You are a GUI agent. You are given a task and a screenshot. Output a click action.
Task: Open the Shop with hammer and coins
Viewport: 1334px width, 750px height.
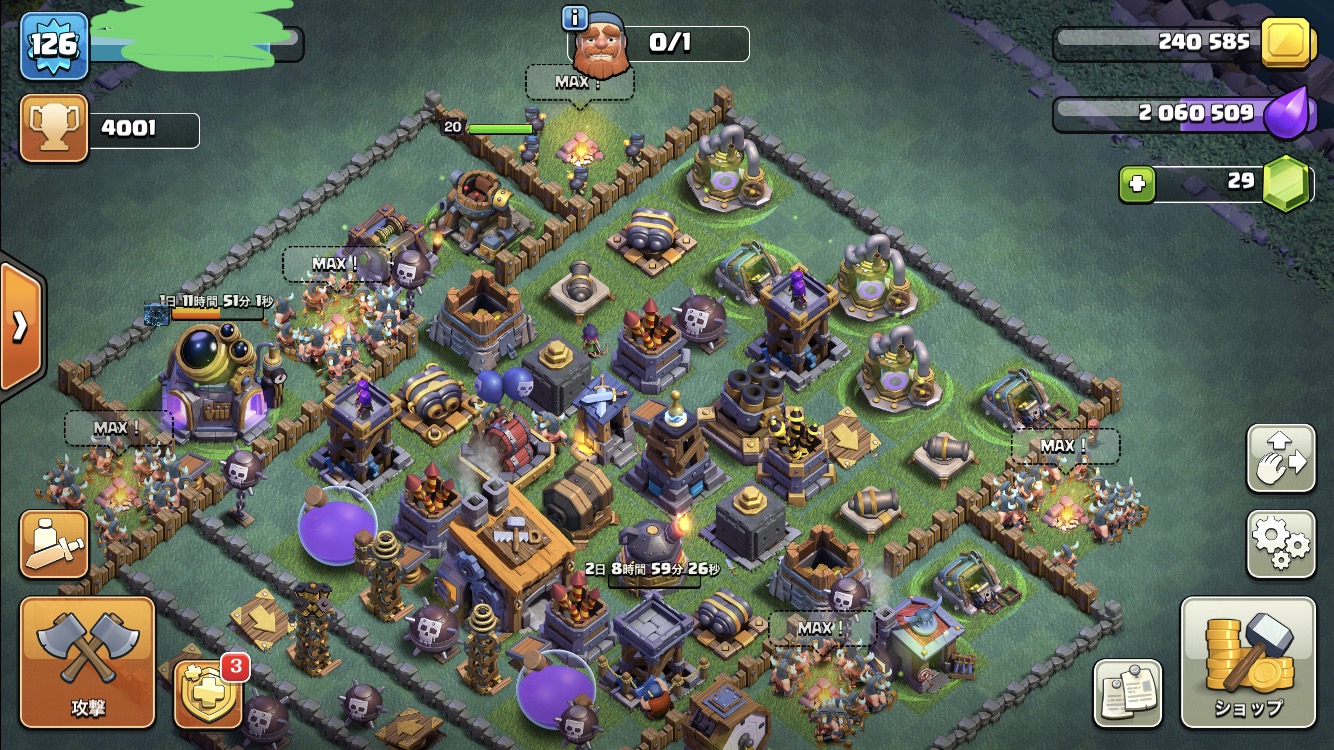[x=1247, y=662]
